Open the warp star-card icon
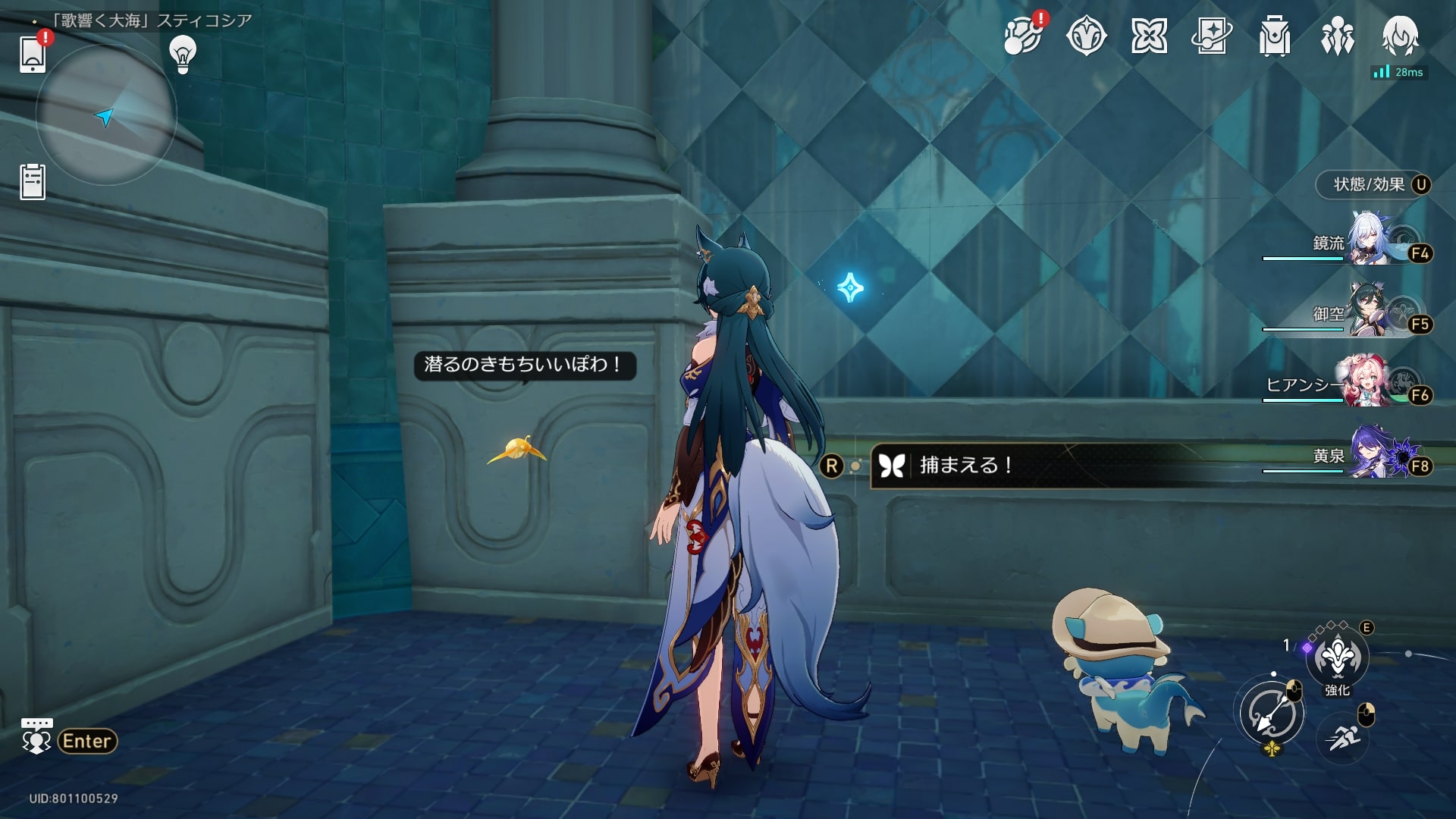 1212,36
